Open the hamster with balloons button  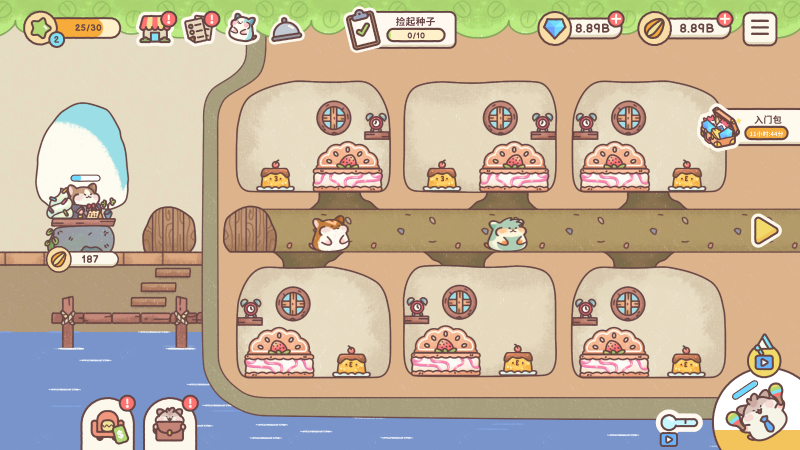pos(760,412)
